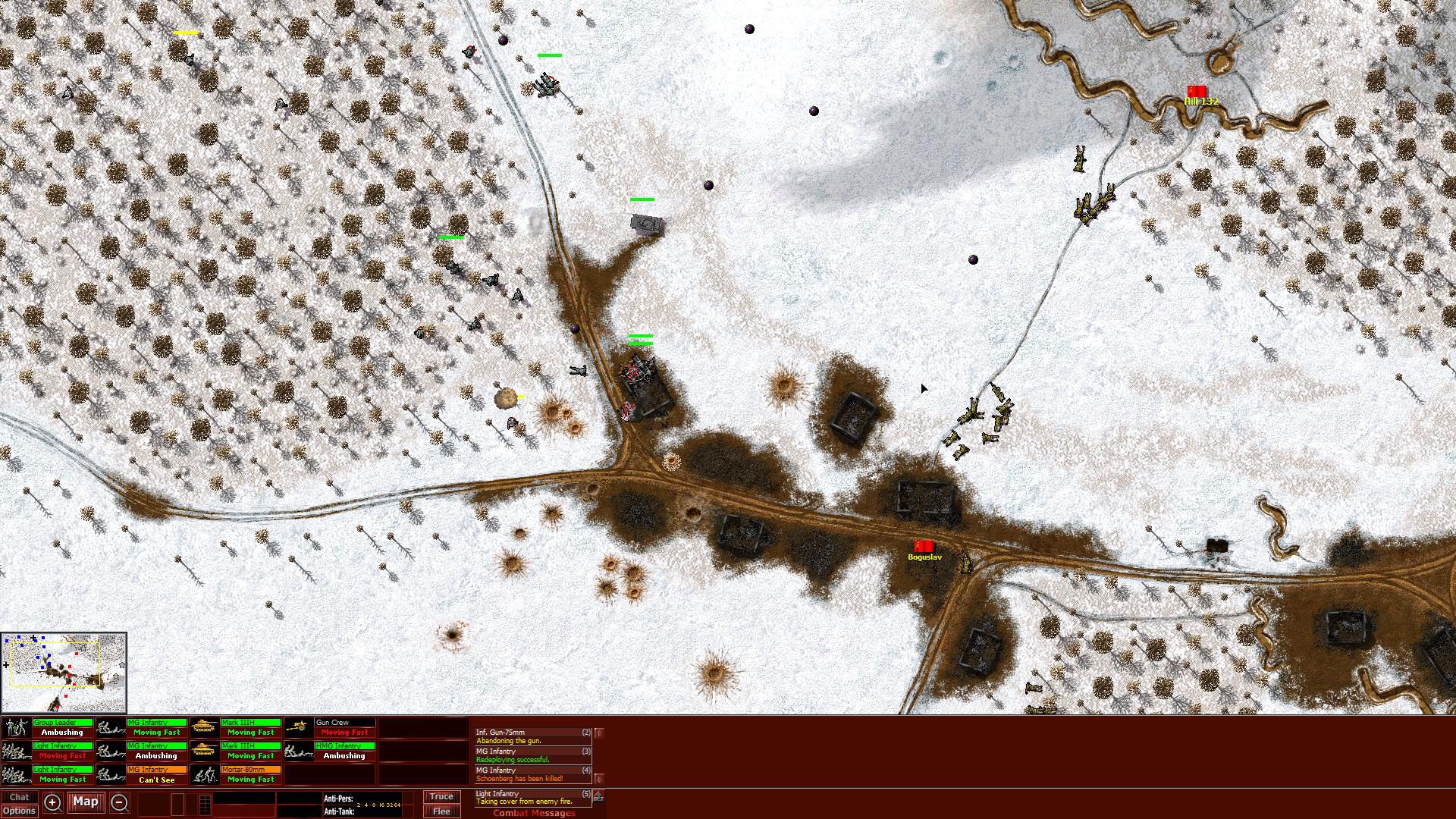
Task: Expand the Light Infantry message with red arrow
Action: point(598,795)
